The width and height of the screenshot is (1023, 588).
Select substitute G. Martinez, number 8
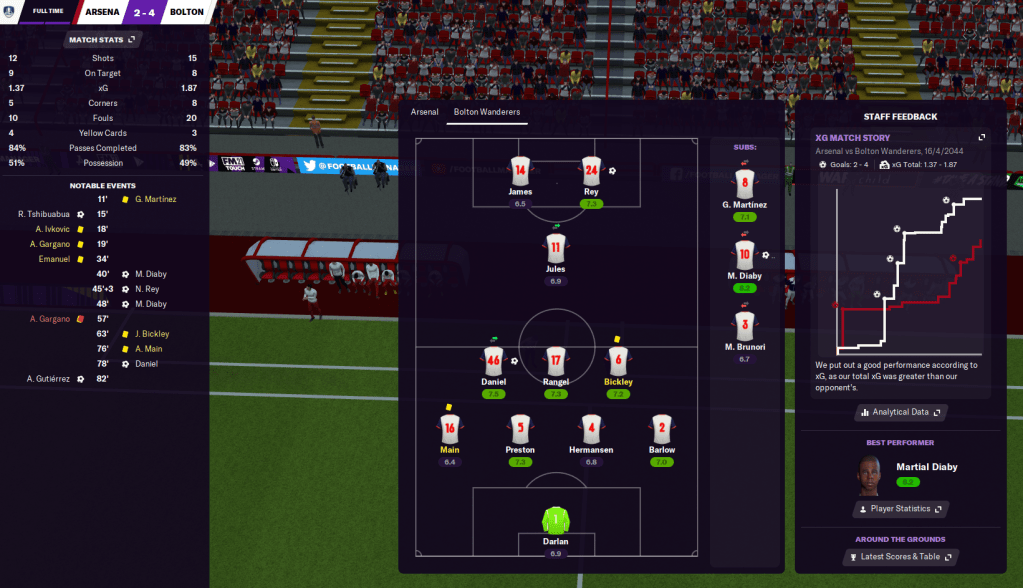tap(743, 185)
